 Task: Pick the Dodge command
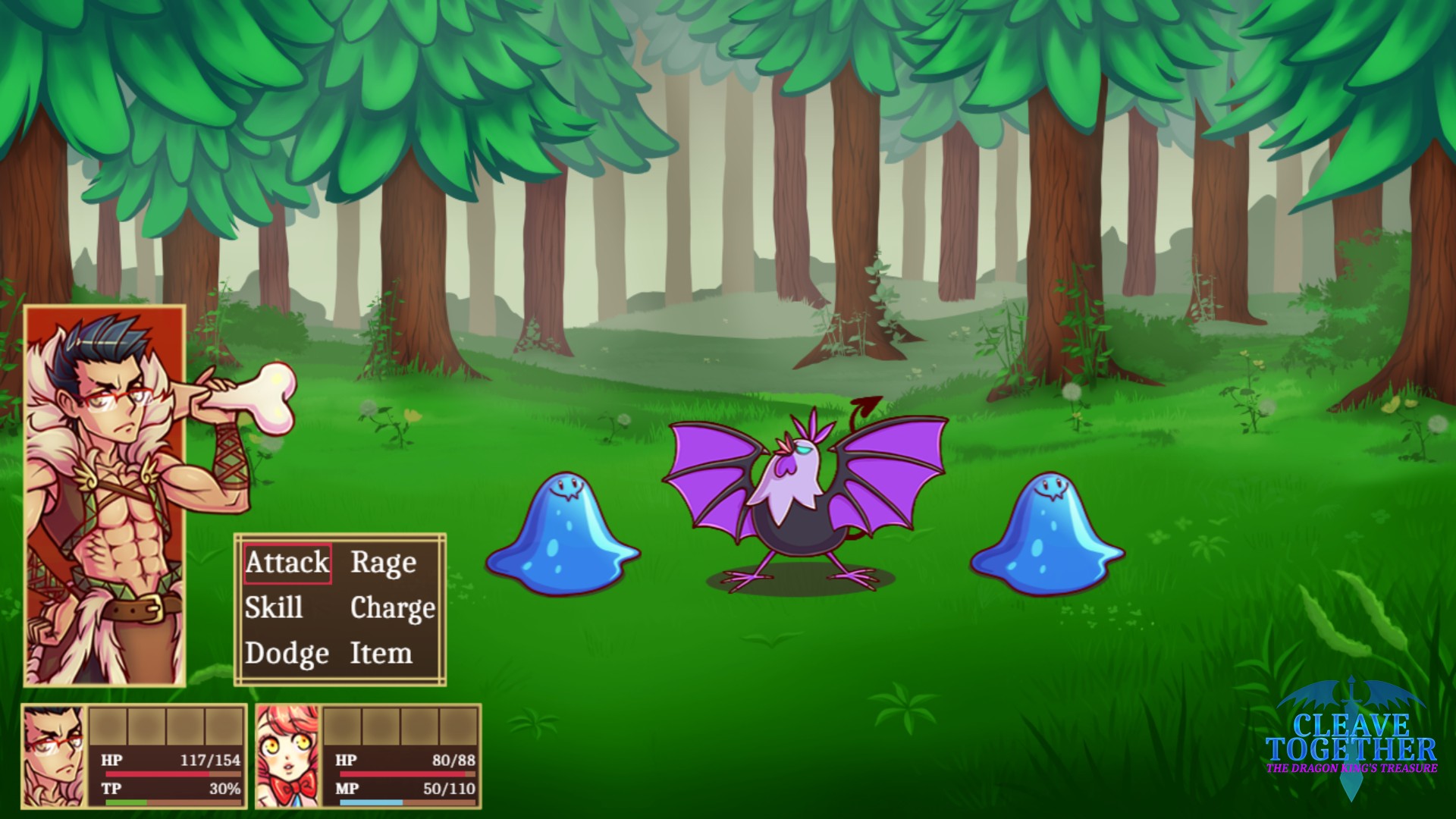pyautogui.click(x=287, y=653)
